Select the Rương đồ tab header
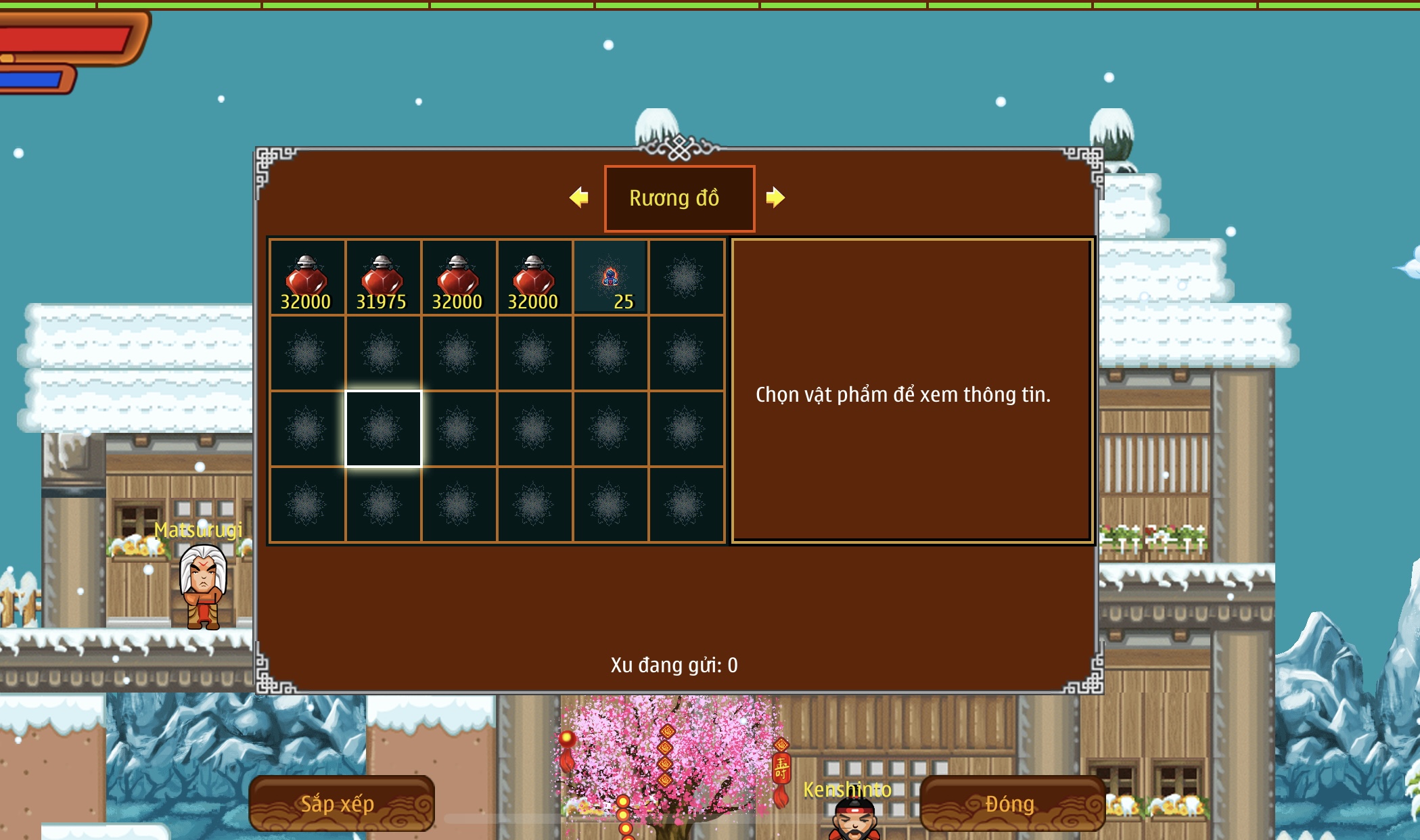This screenshot has width=1420, height=840. coord(679,198)
